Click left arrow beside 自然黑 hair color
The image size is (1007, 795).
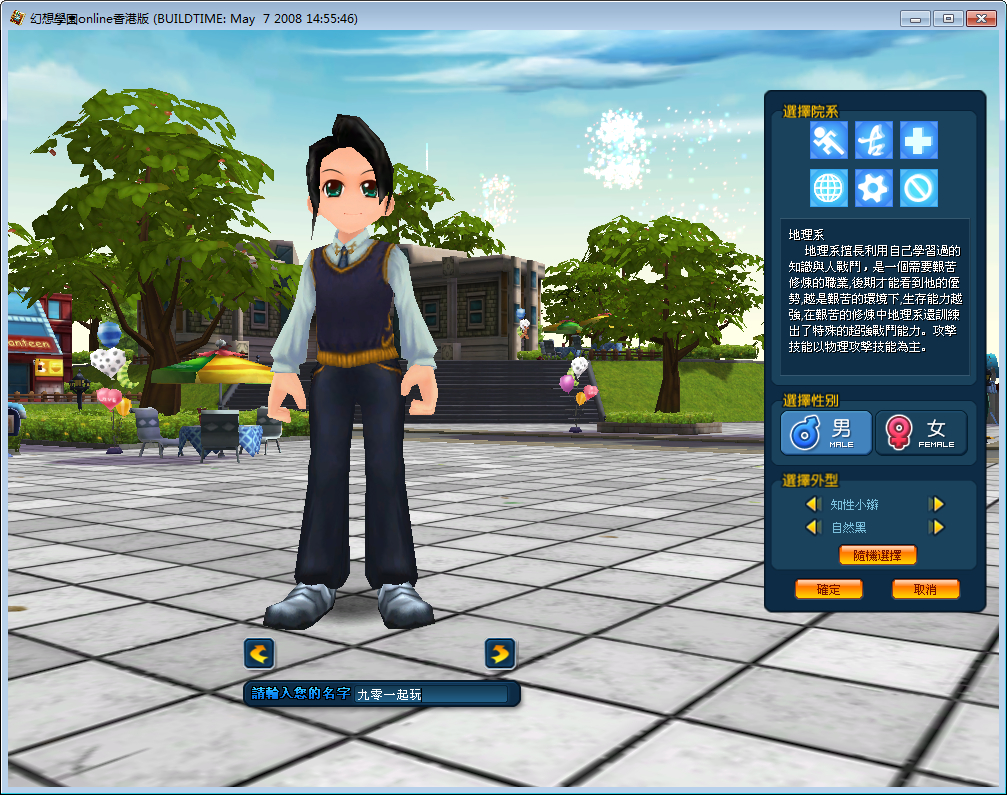(x=813, y=527)
